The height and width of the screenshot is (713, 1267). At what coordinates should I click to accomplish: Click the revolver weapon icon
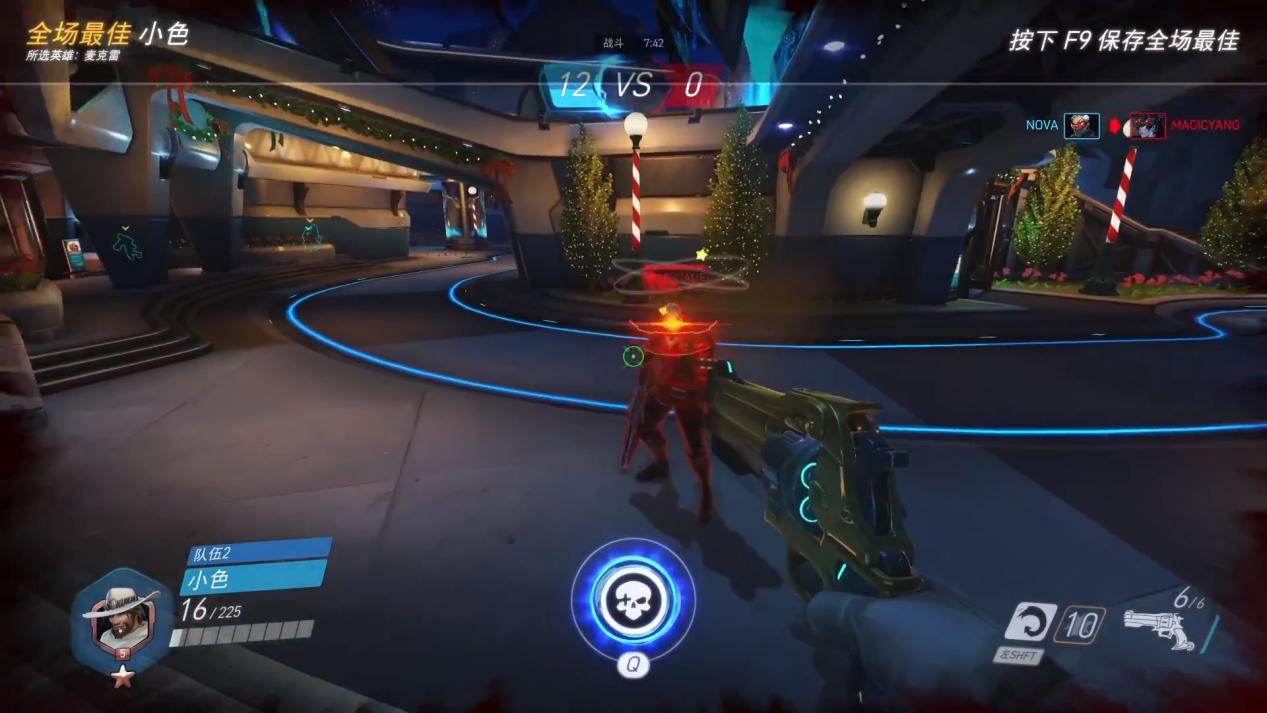[1158, 629]
